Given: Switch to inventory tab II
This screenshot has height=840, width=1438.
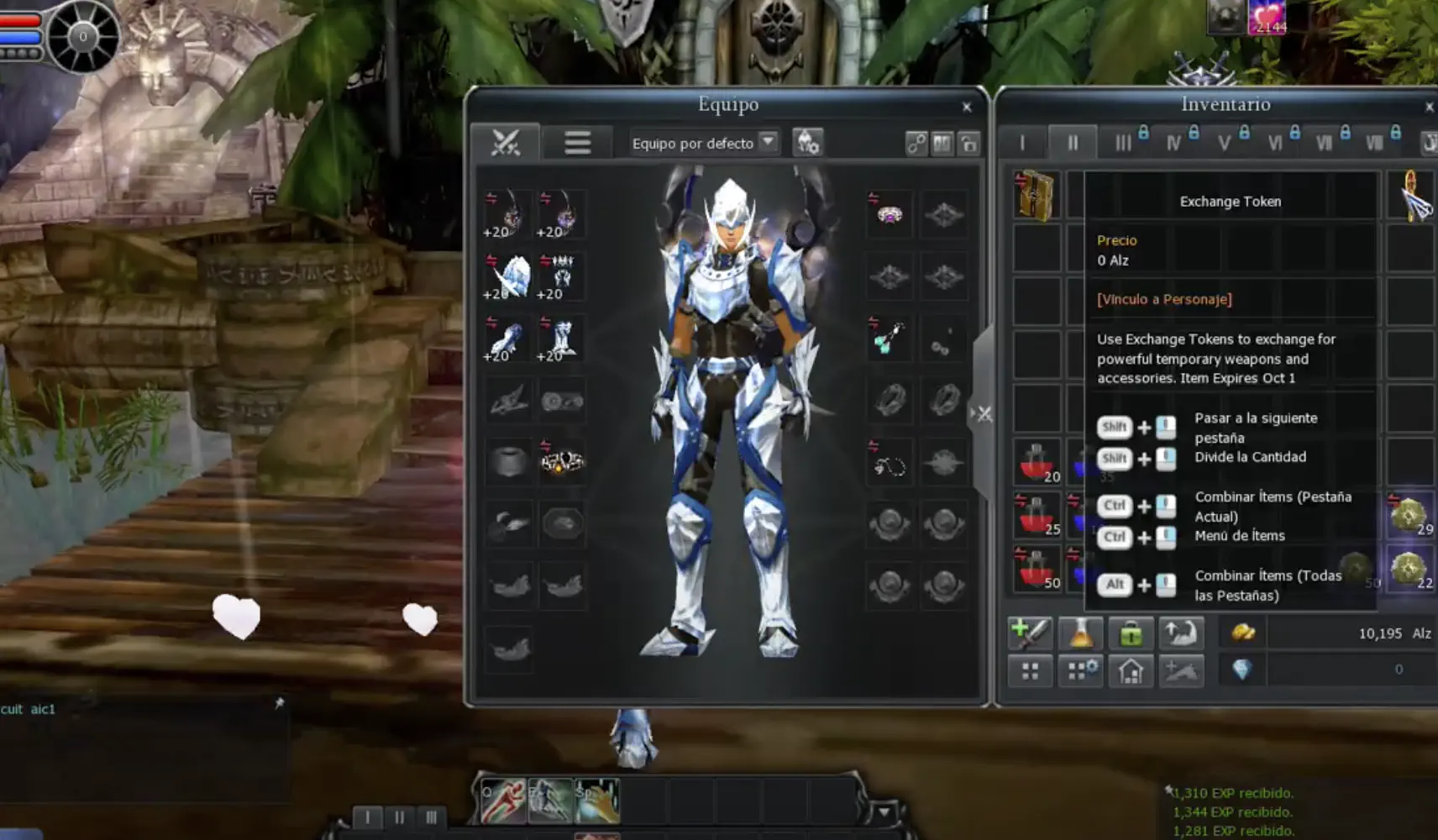Looking at the screenshot, I should (x=1073, y=143).
